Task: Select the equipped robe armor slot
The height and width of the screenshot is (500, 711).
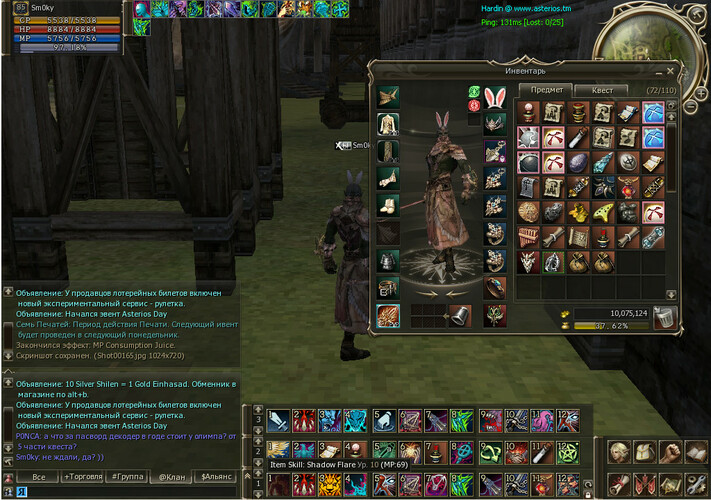Action: coord(388,124)
